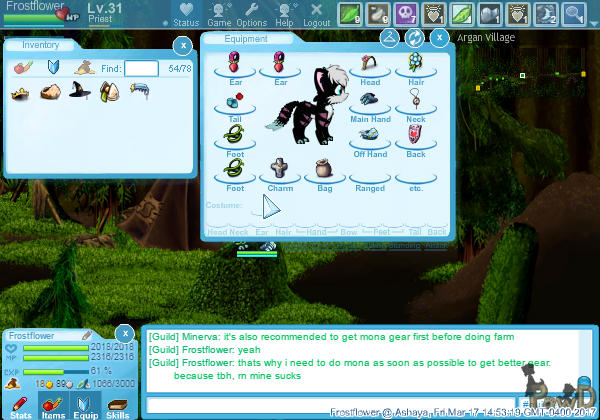The width and height of the screenshot is (600, 420).
Task: Open the Game menu
Action: coord(219,14)
